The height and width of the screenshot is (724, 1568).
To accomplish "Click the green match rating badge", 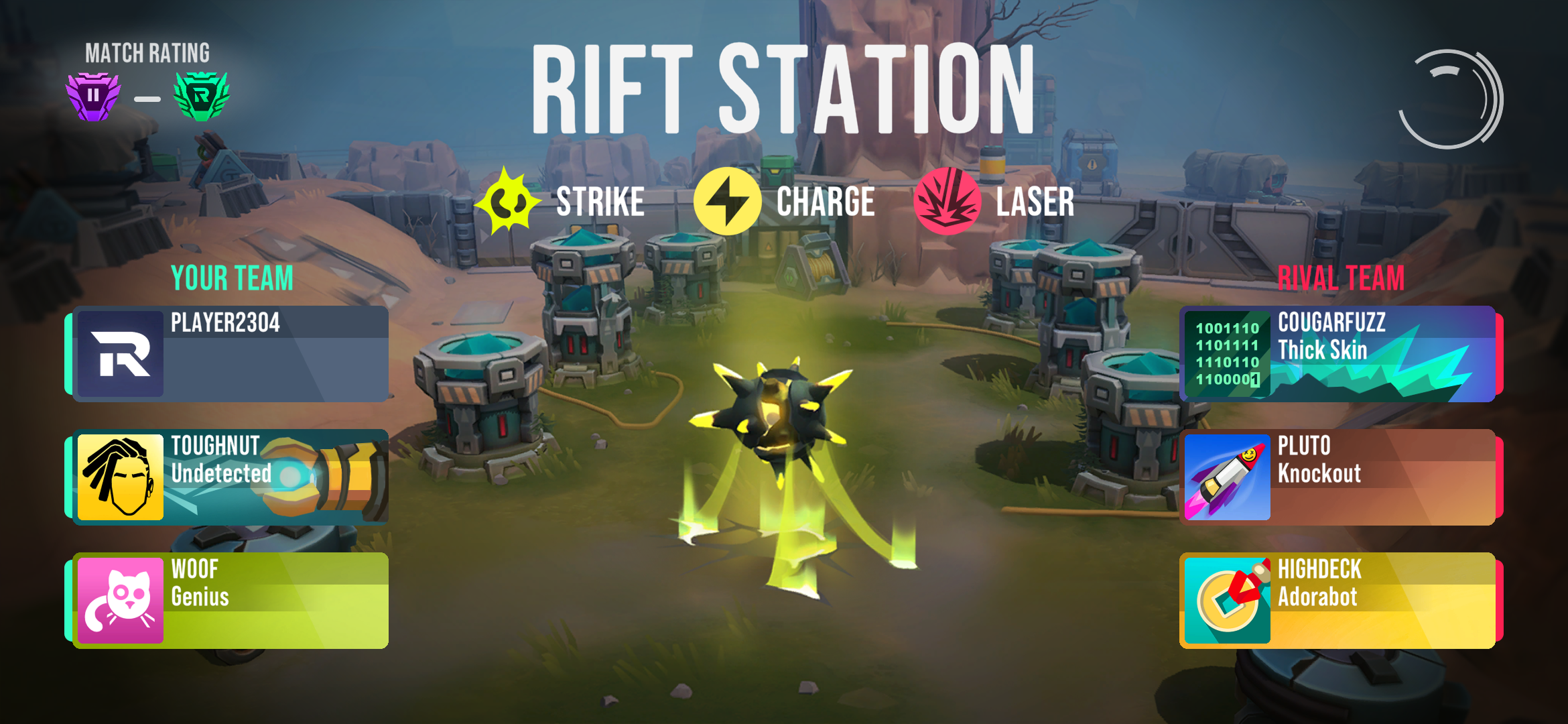I will click(201, 97).
